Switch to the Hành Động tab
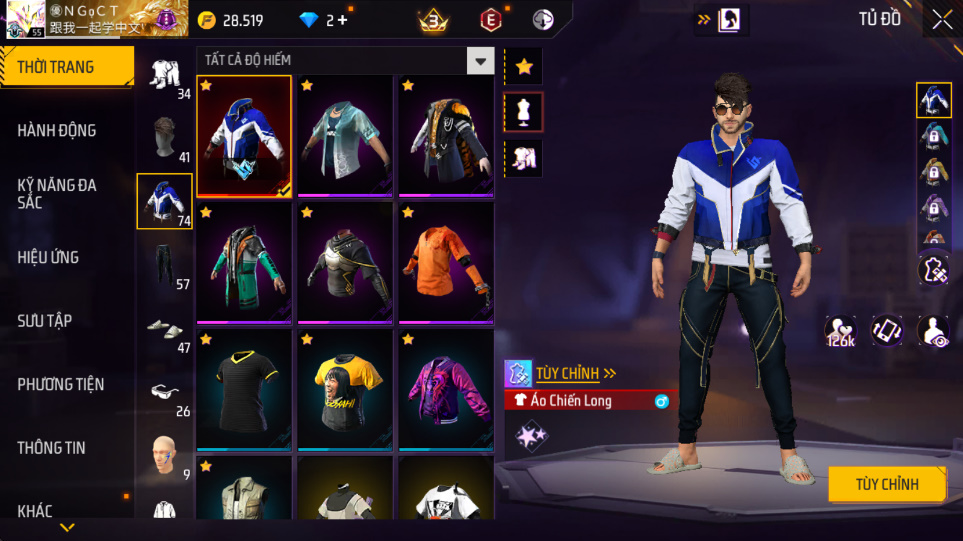Screen dimensions: 963x541 click(x=57, y=130)
